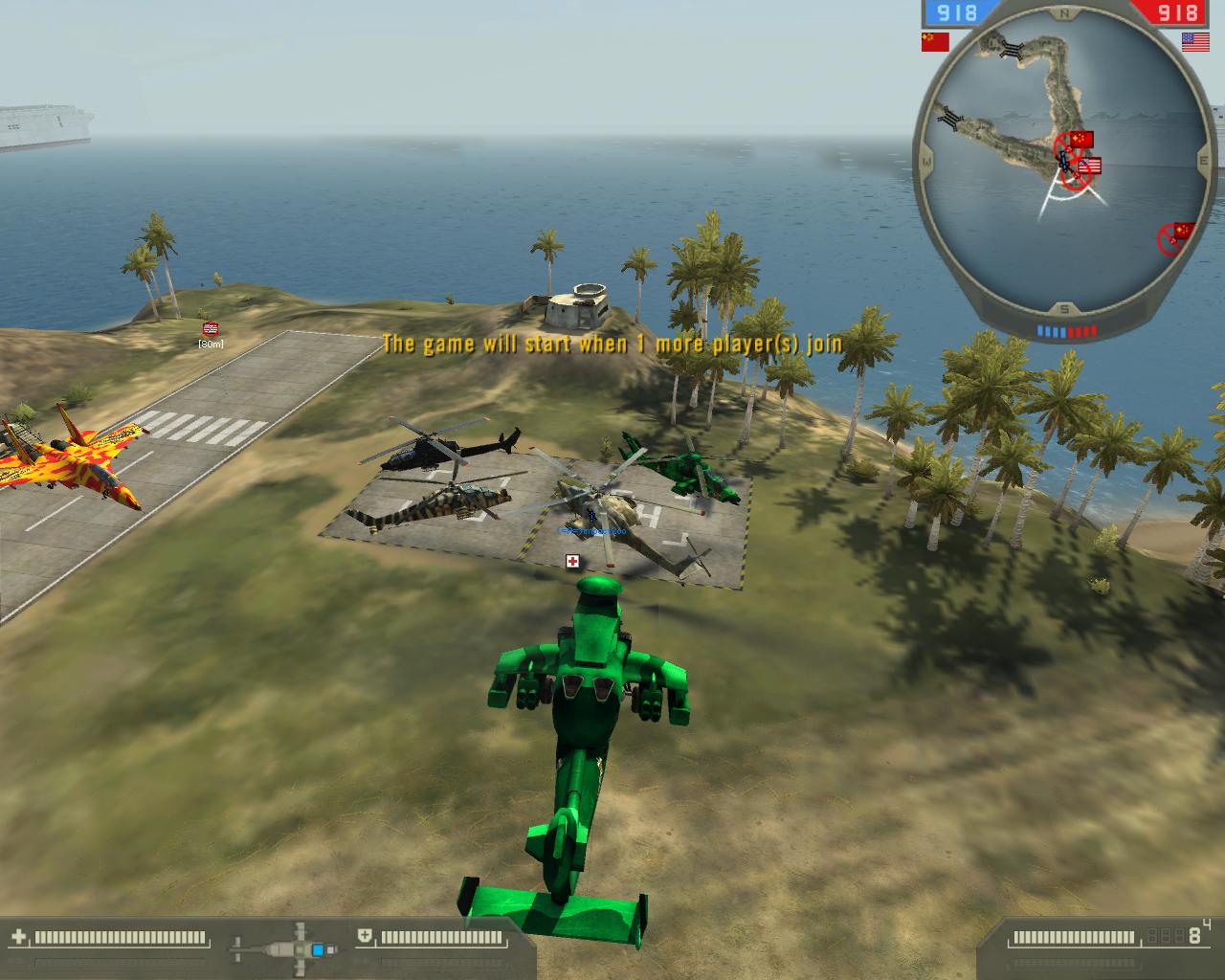Select the US team flag beside the red score
Screen dimensions: 1225x980
[x=1194, y=41]
